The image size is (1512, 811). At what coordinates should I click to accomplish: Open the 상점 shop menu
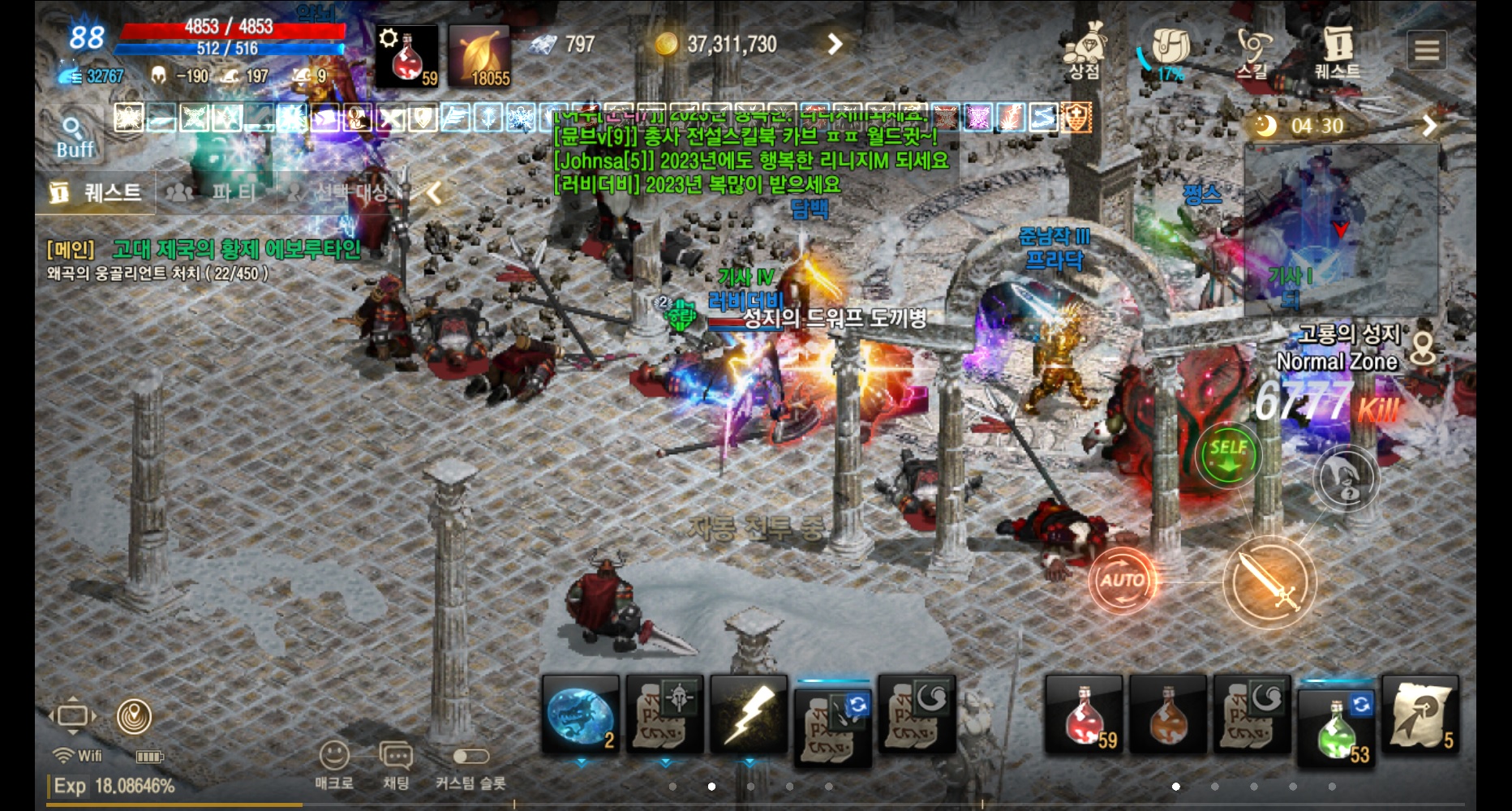pyautogui.click(x=1085, y=51)
